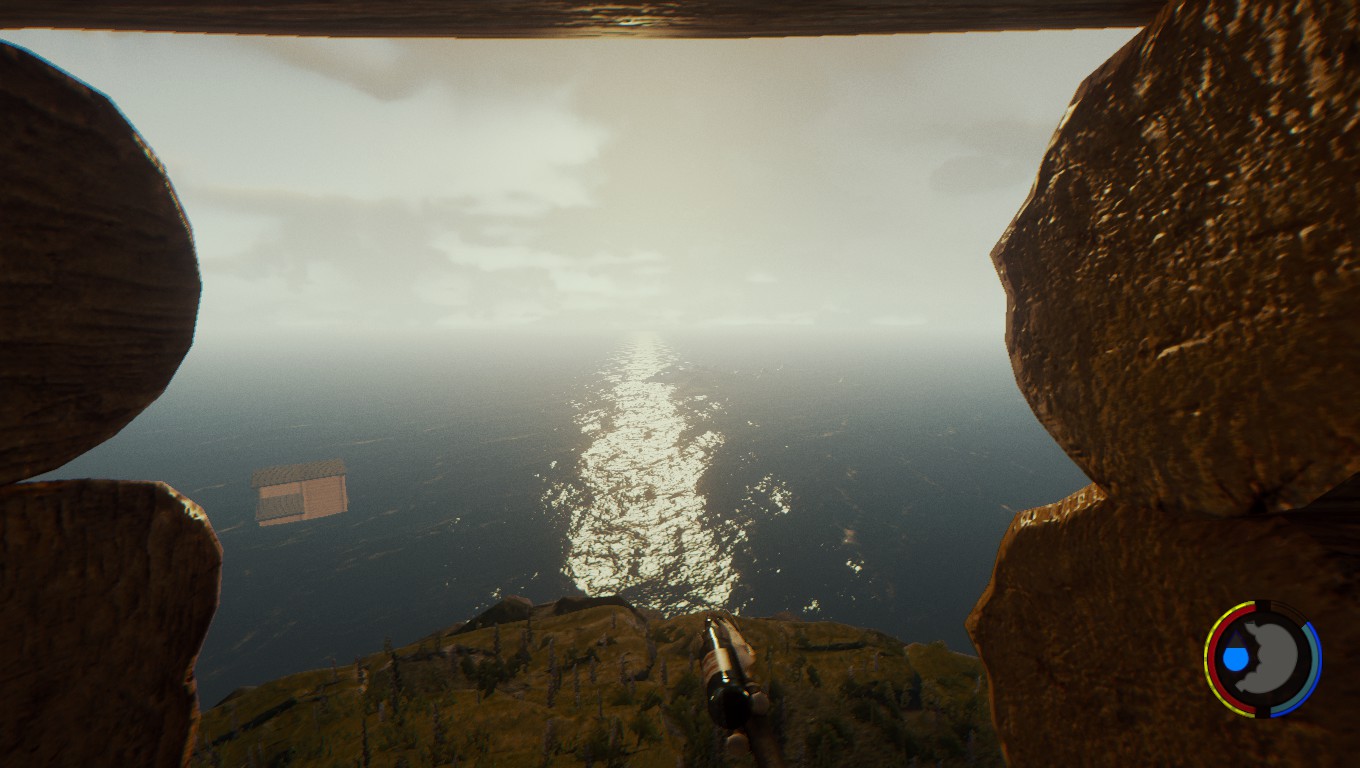1360x768 pixels.
Task: Select the grey stomach hunger icon
Action: [1273, 658]
